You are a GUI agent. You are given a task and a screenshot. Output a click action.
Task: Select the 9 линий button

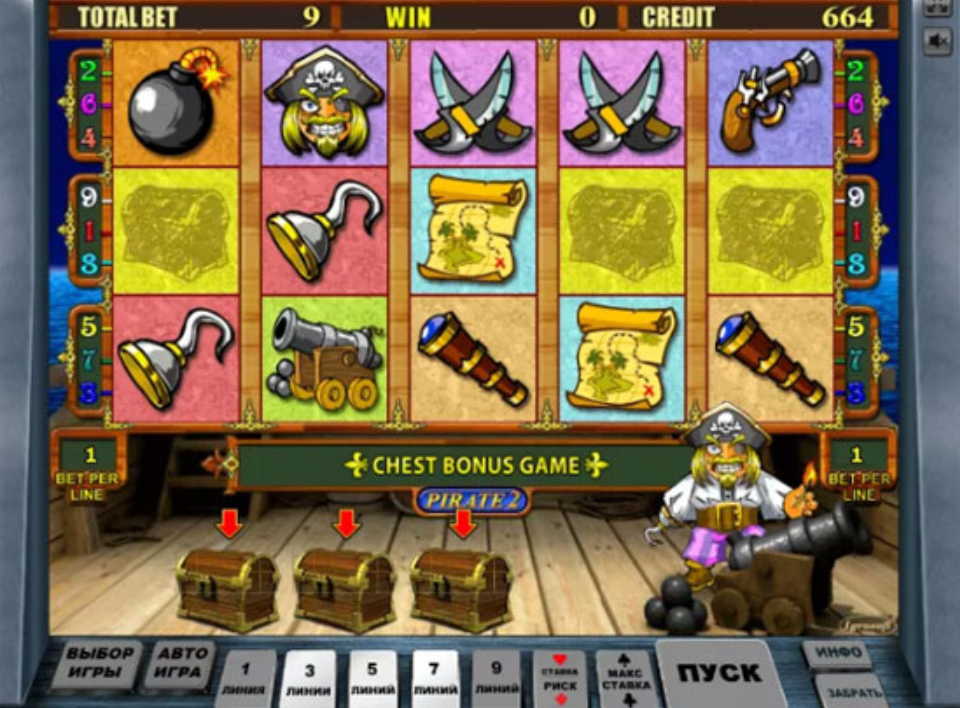497,679
